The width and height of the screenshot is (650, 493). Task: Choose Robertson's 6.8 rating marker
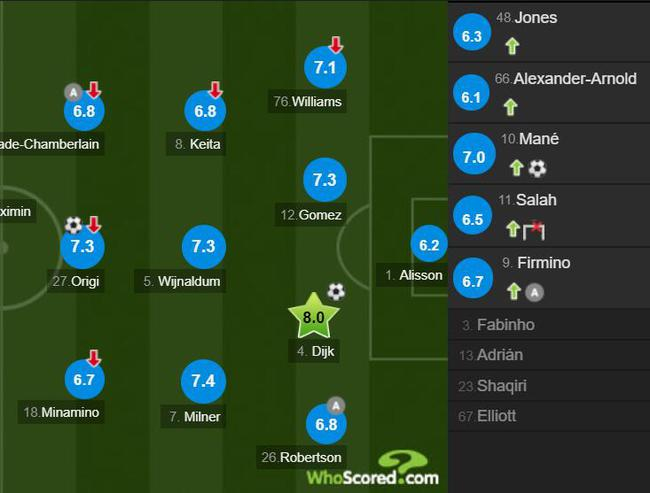(x=326, y=424)
